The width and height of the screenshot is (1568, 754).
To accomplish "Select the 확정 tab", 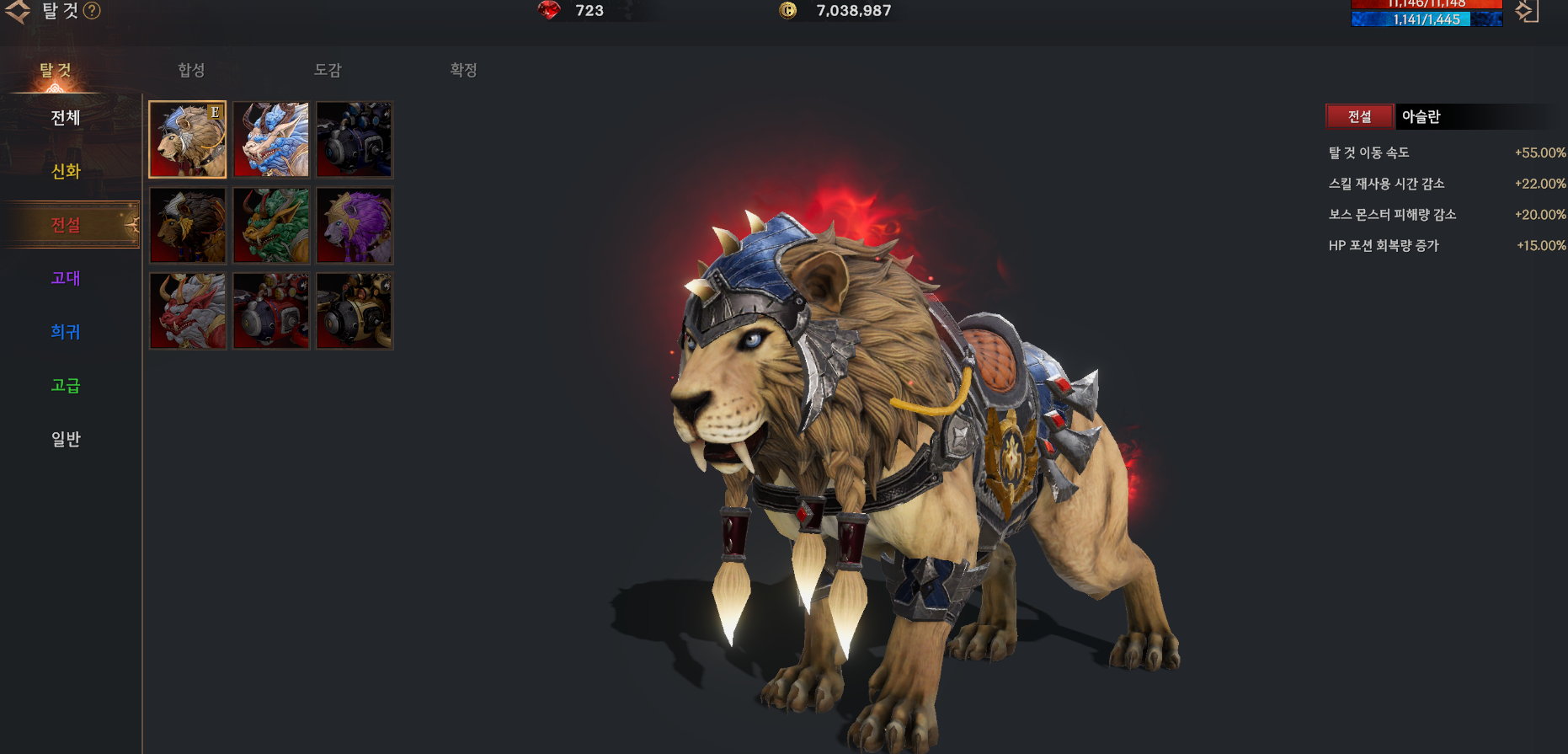I will (463, 70).
